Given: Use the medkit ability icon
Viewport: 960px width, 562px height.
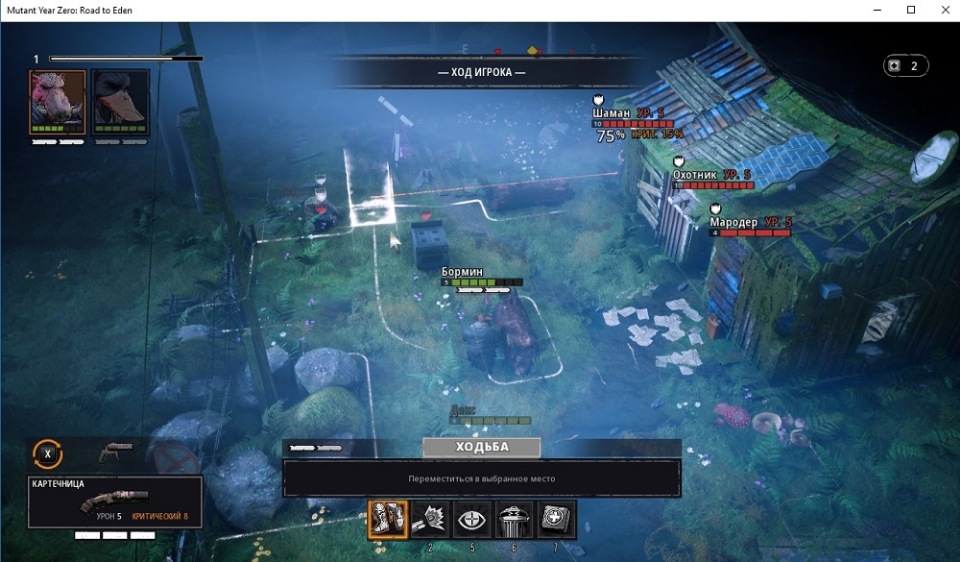Looking at the screenshot, I should [556, 520].
